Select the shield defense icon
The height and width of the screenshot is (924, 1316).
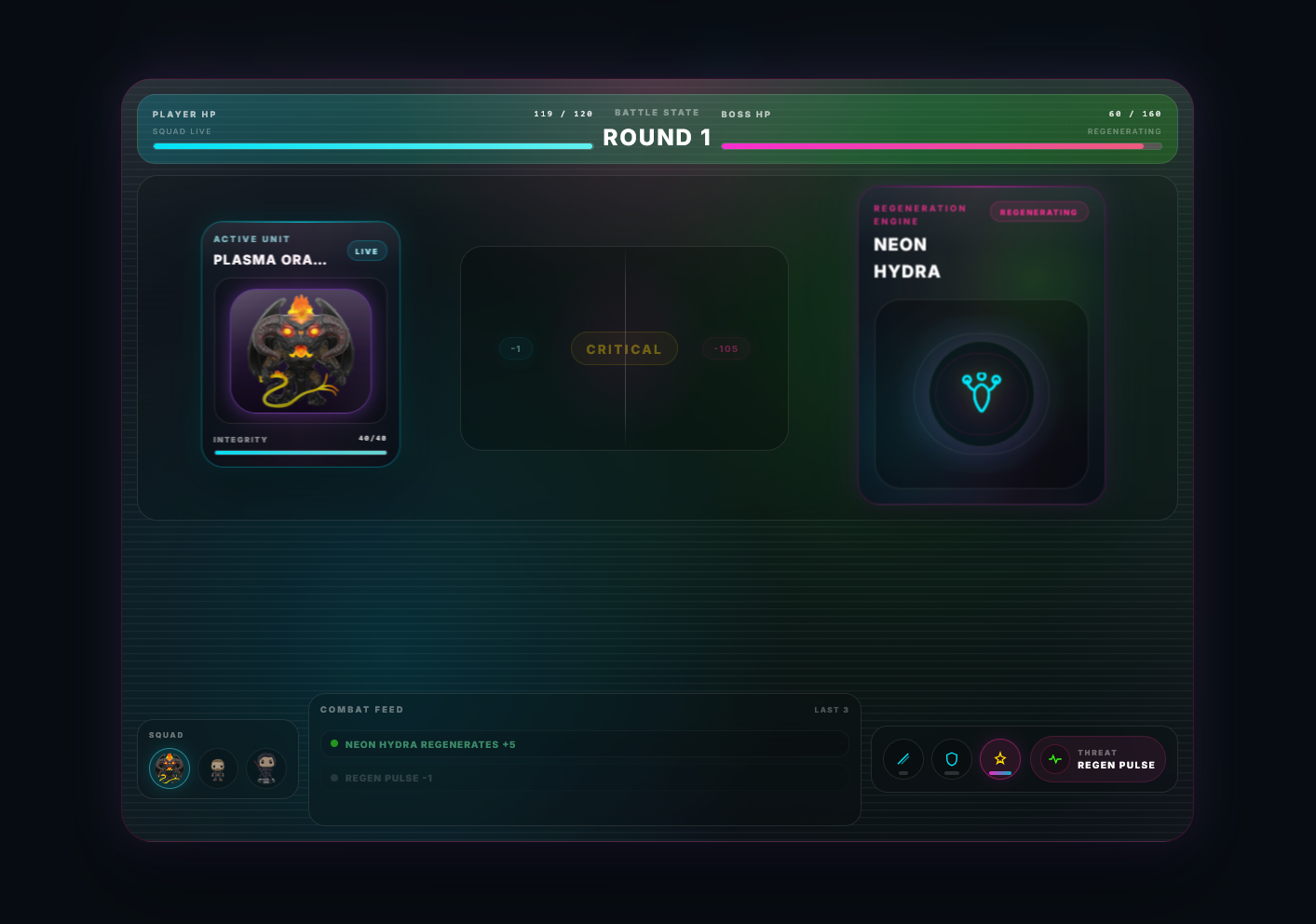951,759
